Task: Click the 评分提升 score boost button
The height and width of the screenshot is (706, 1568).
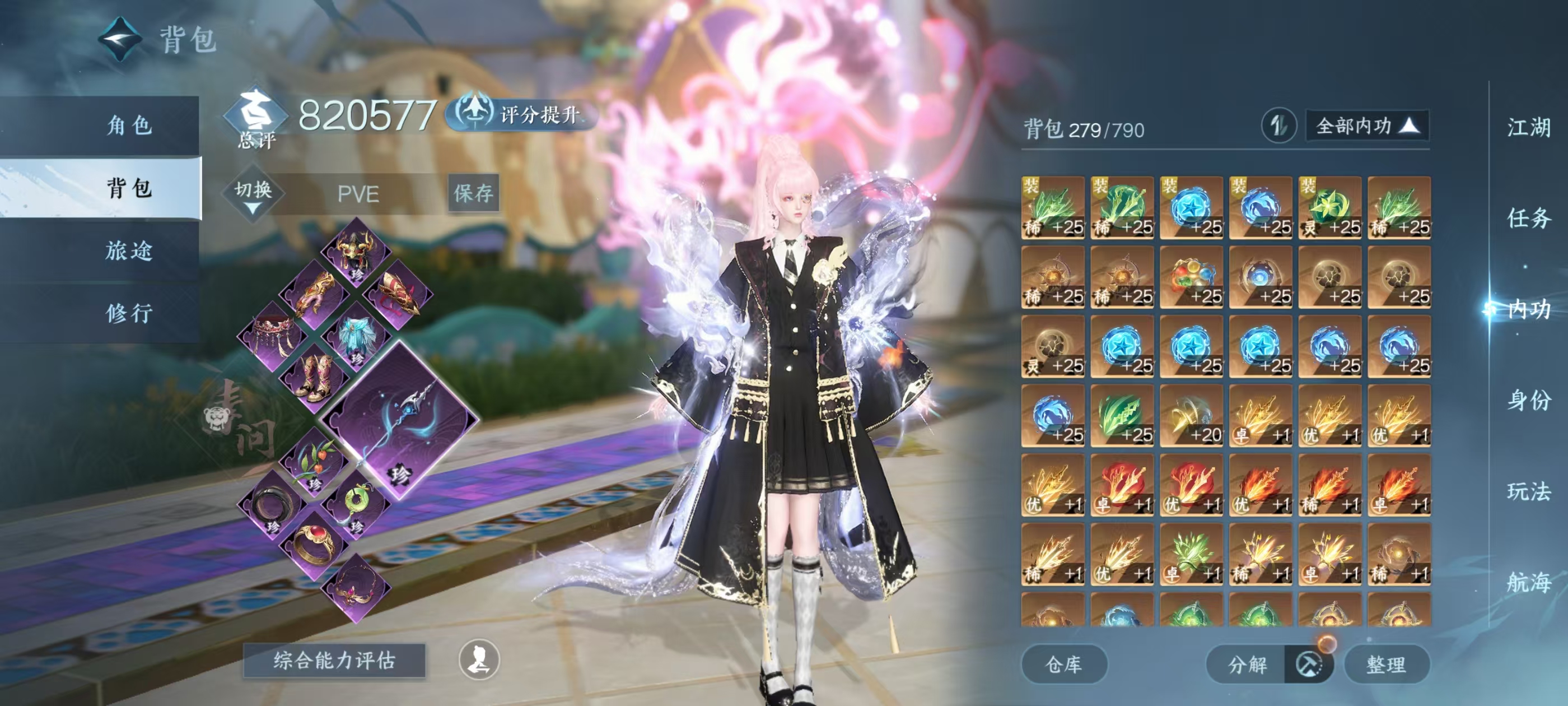Action: [524, 114]
